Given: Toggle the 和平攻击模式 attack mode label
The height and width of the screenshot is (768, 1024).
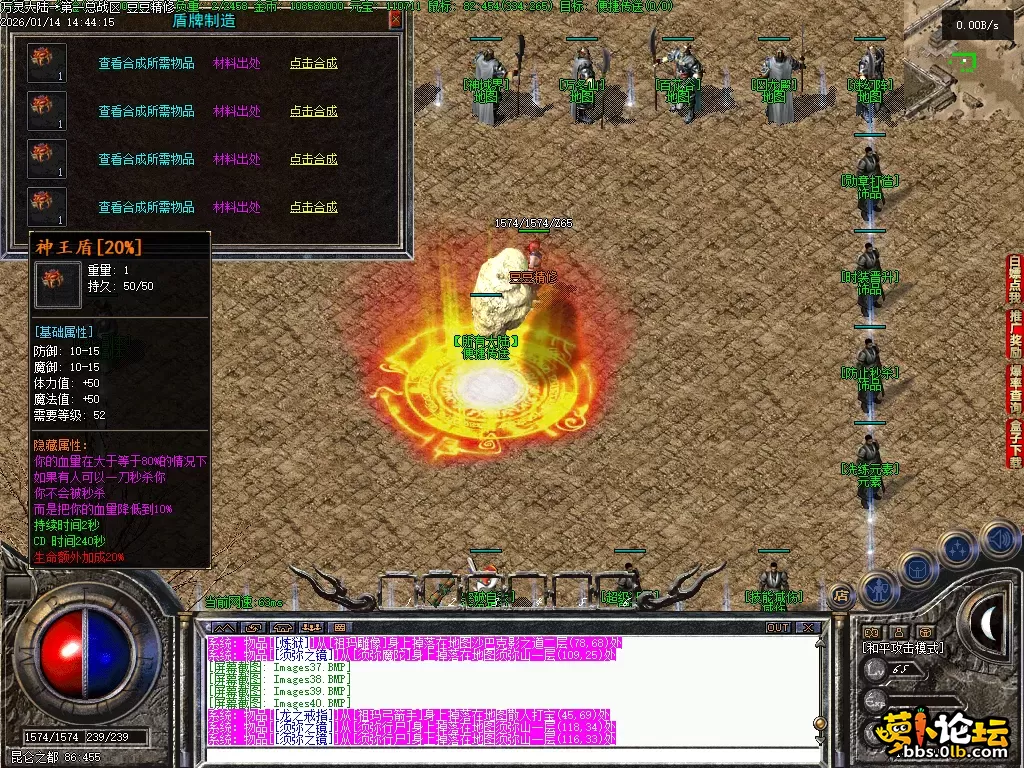Looking at the screenshot, I should coord(903,648).
